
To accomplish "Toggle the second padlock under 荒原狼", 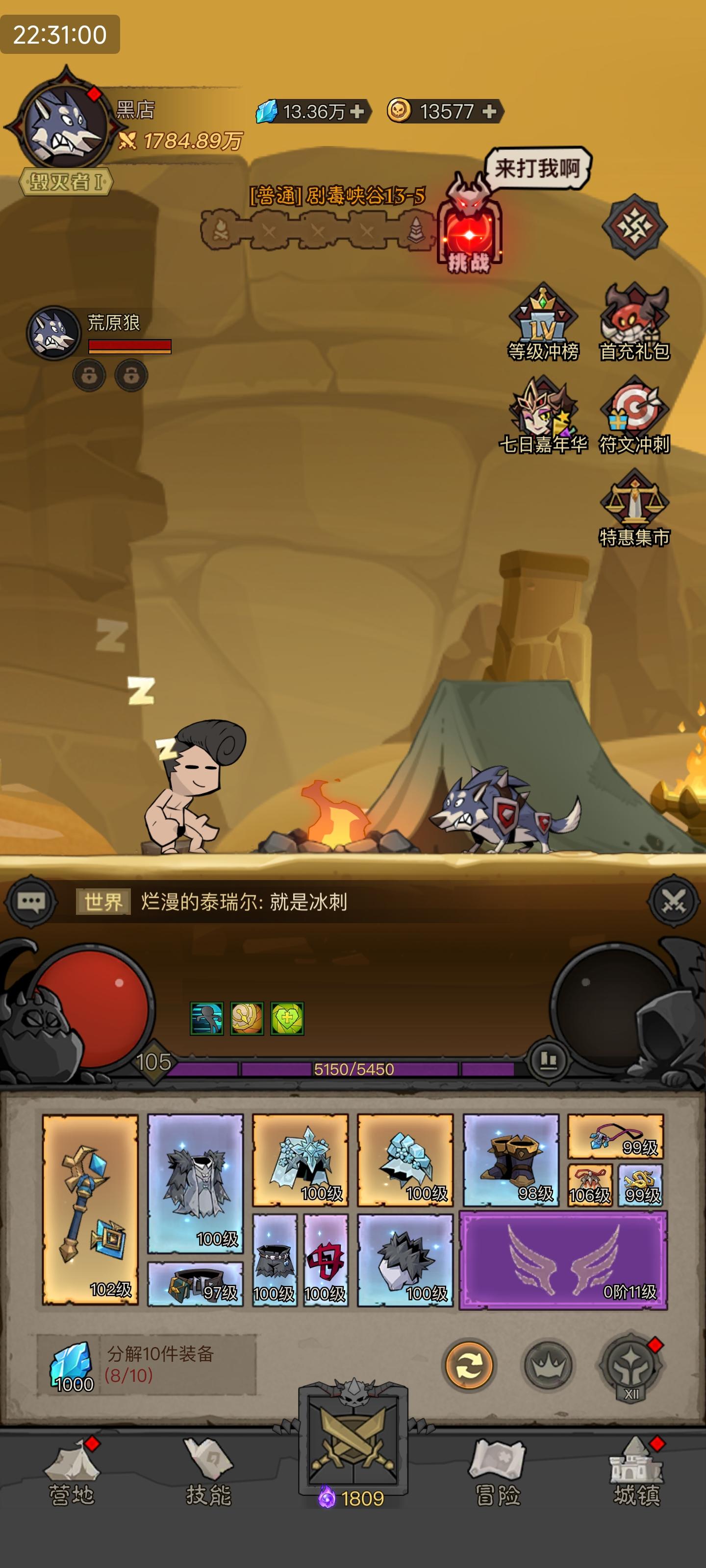I will [x=131, y=375].
